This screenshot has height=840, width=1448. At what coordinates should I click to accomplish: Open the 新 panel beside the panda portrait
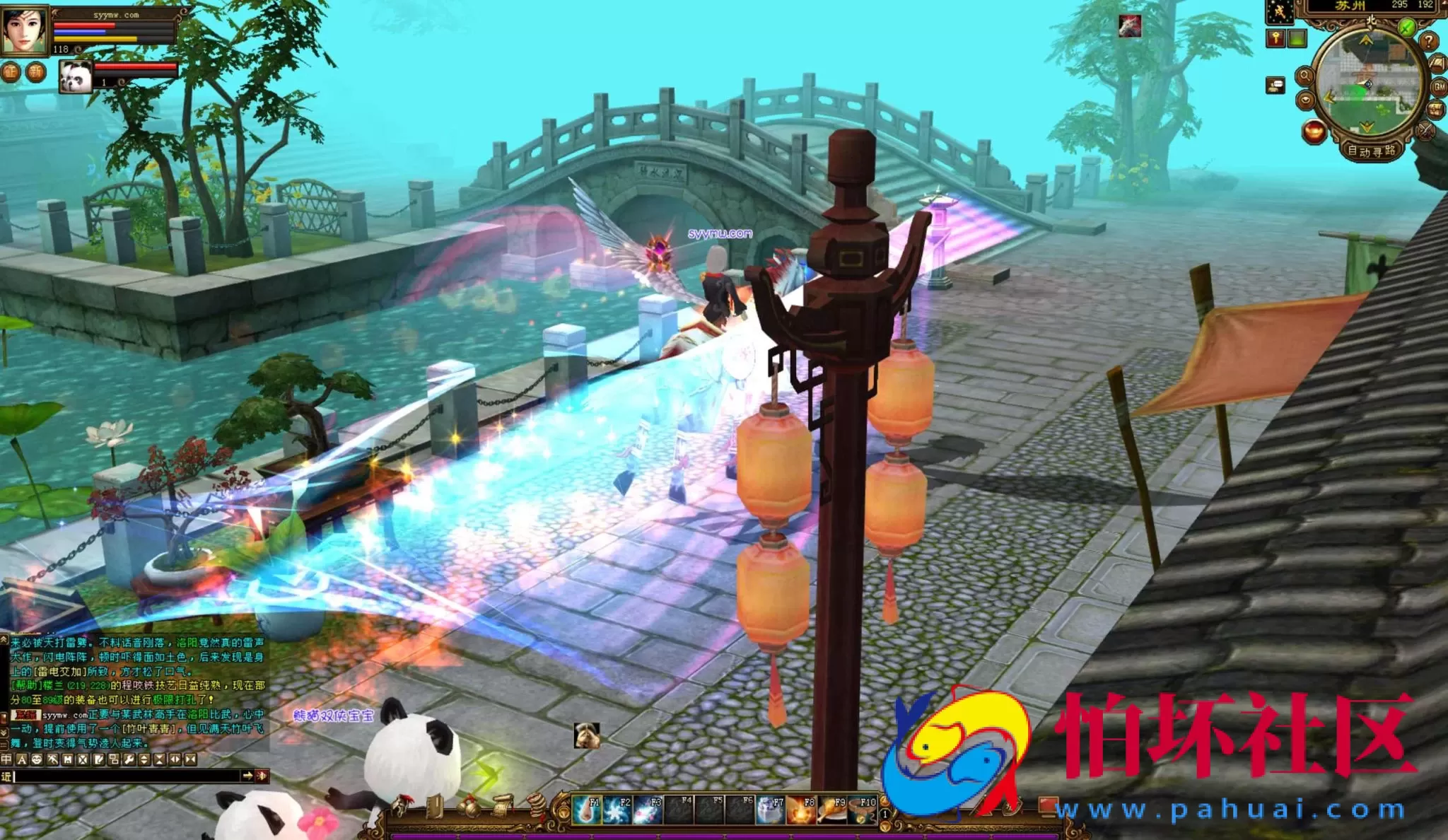pyautogui.click(x=36, y=72)
